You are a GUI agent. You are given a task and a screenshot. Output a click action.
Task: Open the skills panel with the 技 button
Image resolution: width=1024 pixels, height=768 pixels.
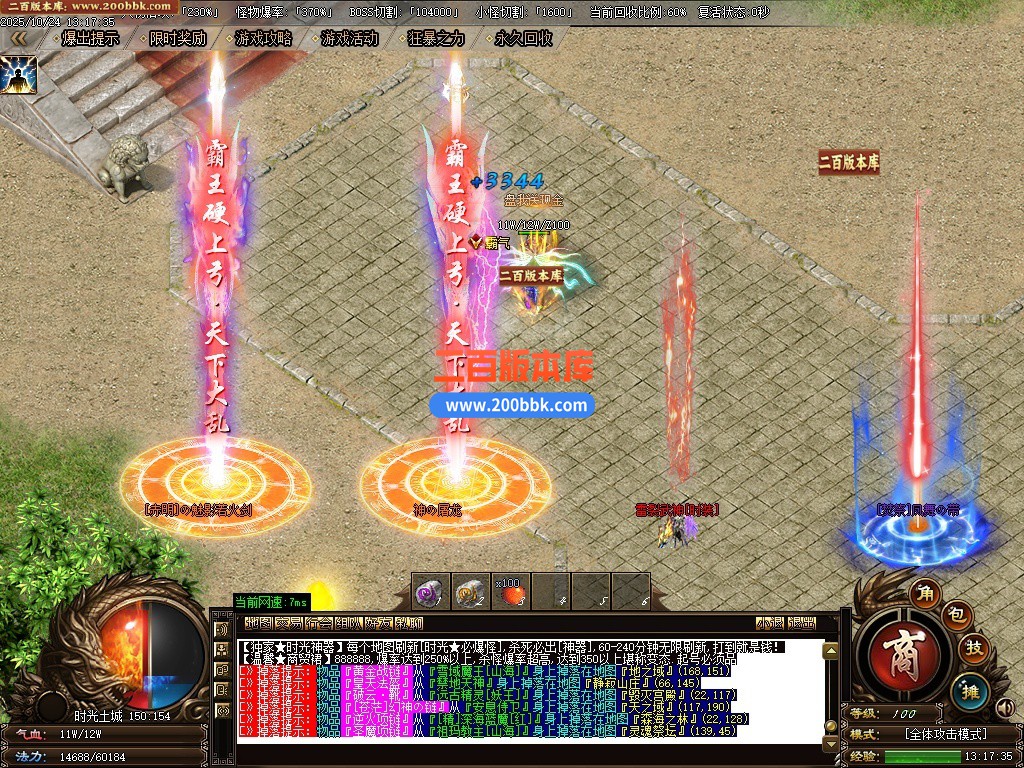973,649
